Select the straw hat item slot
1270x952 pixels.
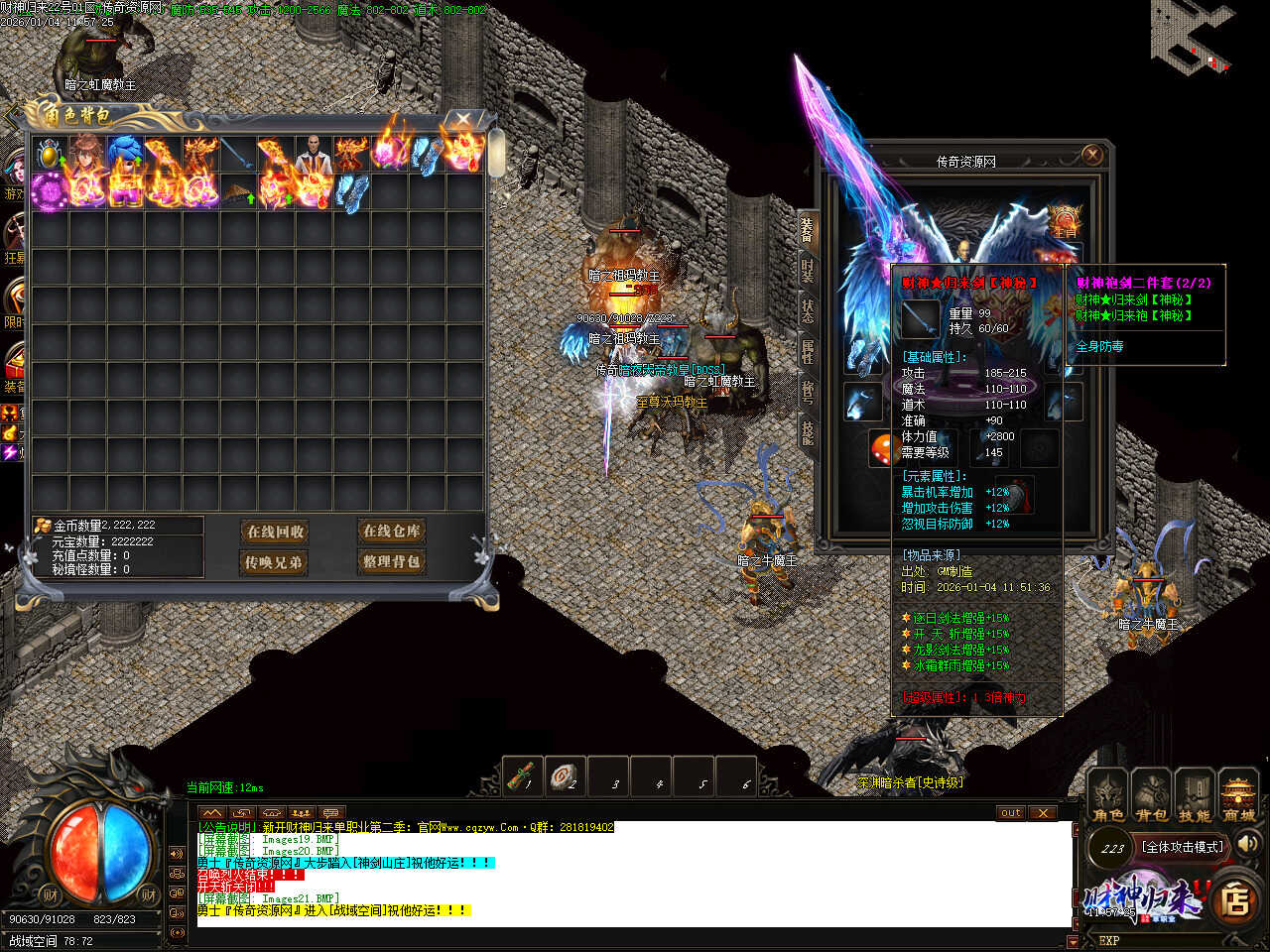pyautogui.click(x=238, y=191)
